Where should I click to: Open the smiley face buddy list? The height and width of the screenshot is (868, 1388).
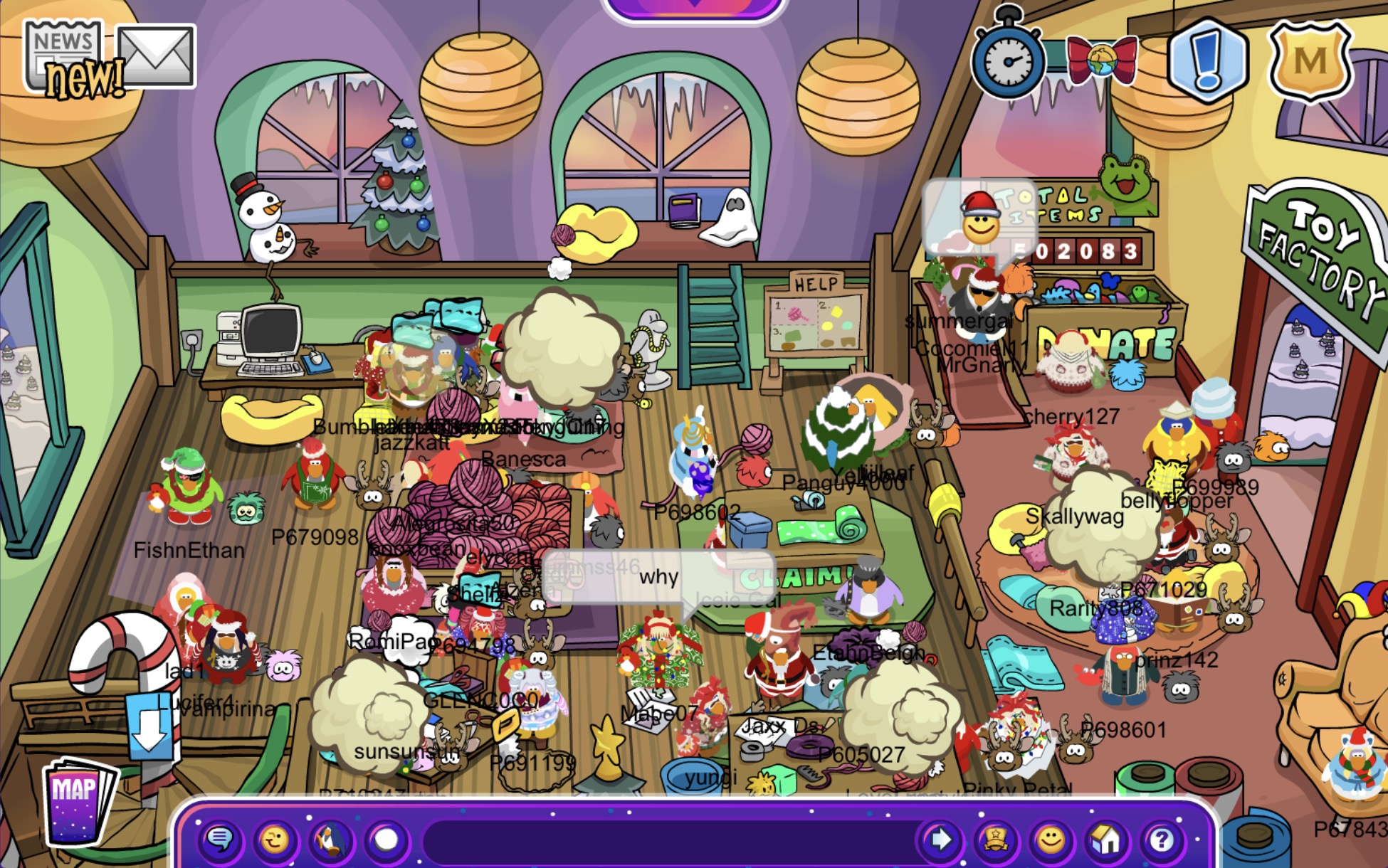tap(1050, 840)
